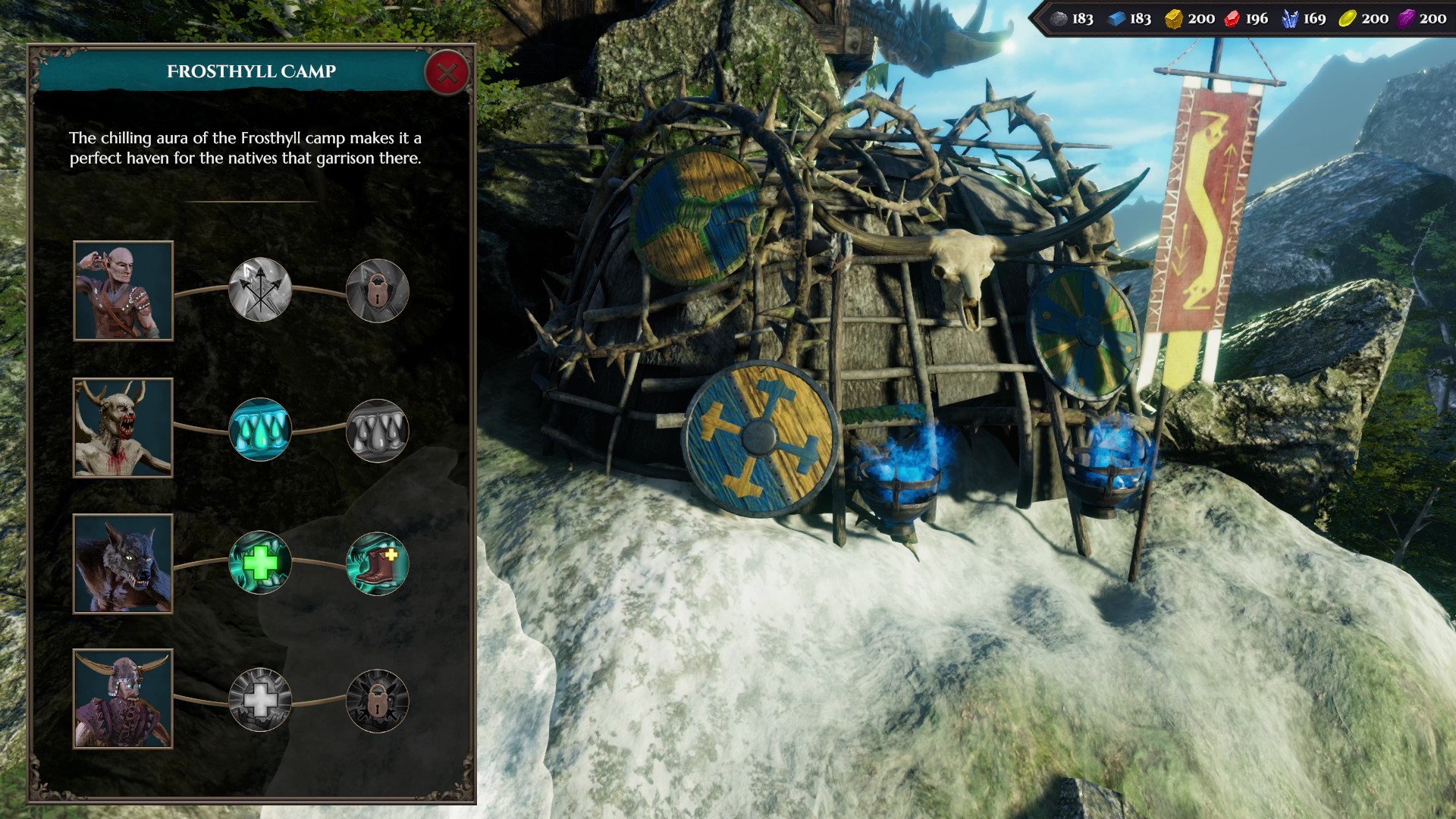Select the crossed arrows upgrade icon
The height and width of the screenshot is (819, 1456).
pos(260,289)
